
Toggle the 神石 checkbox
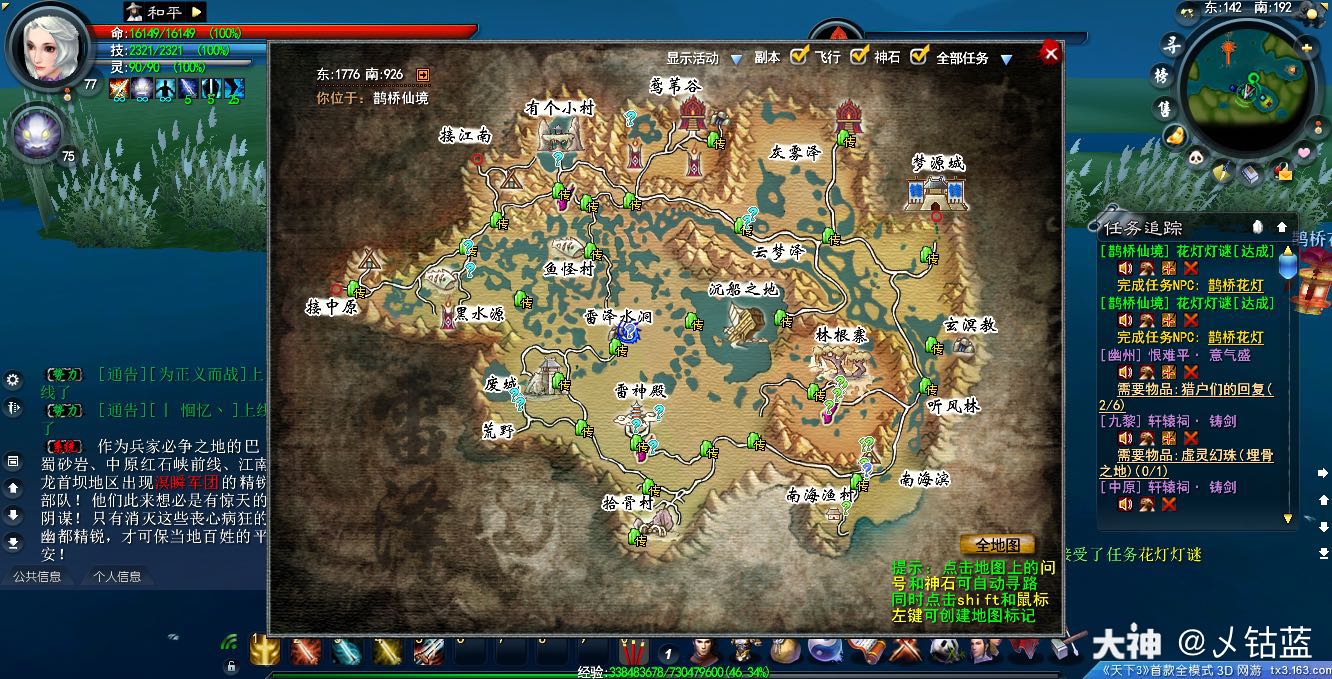[x=919, y=57]
